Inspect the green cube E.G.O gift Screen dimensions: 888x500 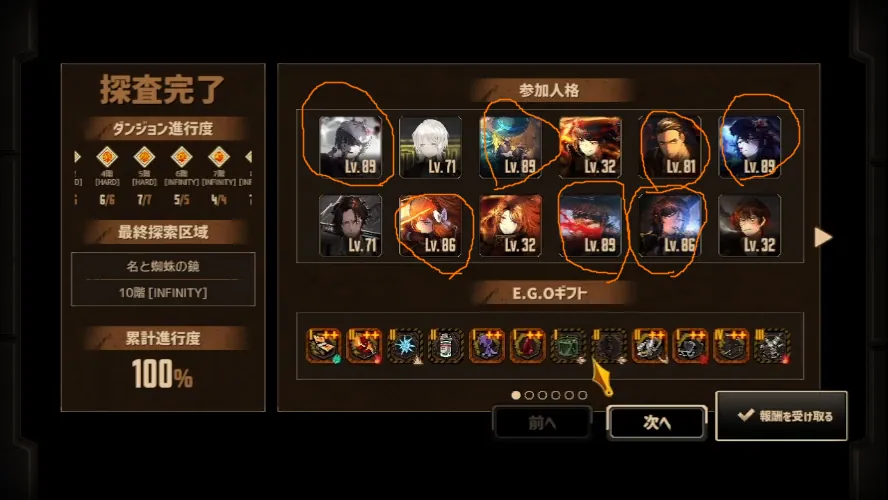pyautogui.click(x=569, y=345)
